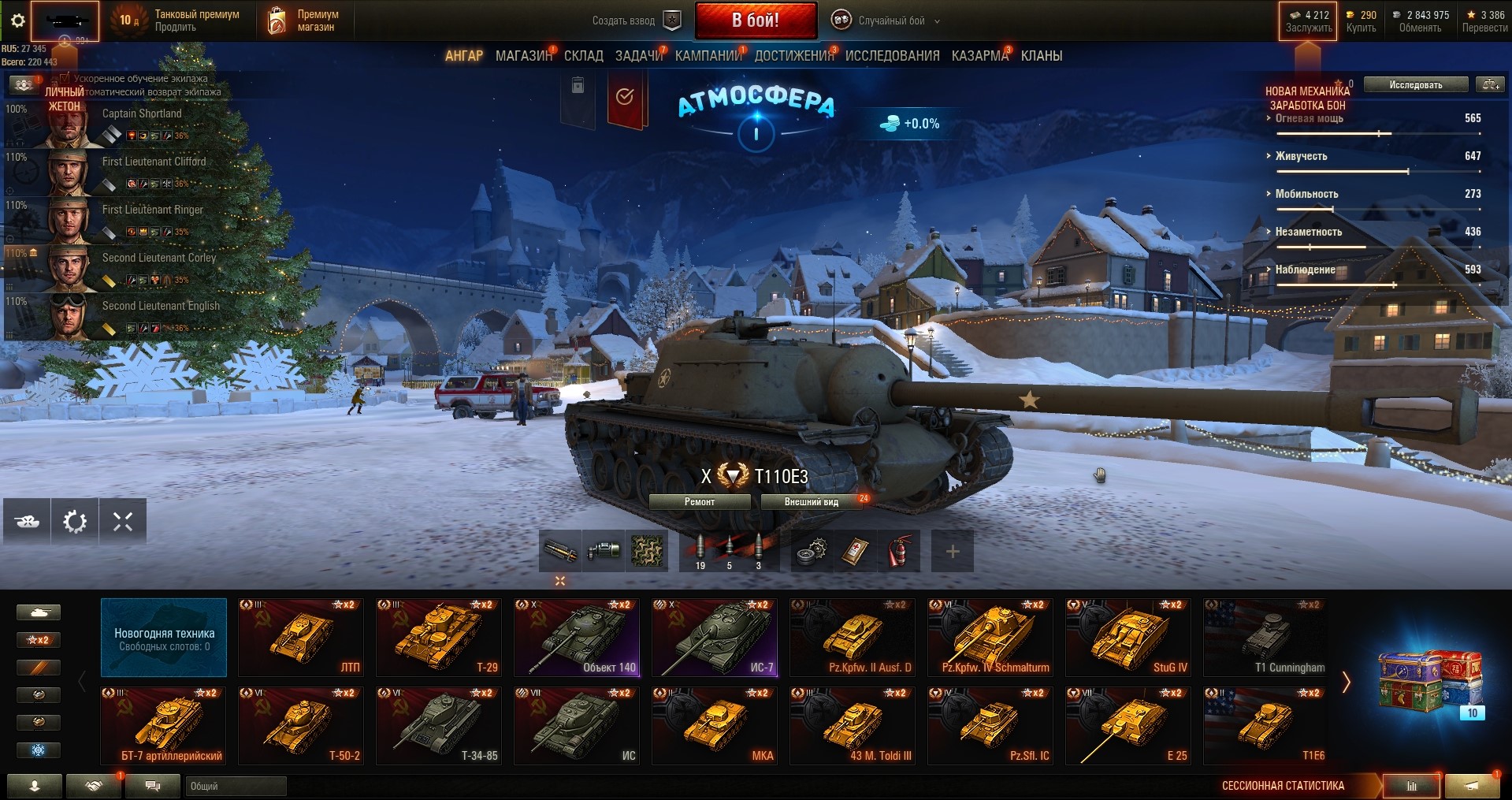Start battle with the red В бой! button

point(755,20)
